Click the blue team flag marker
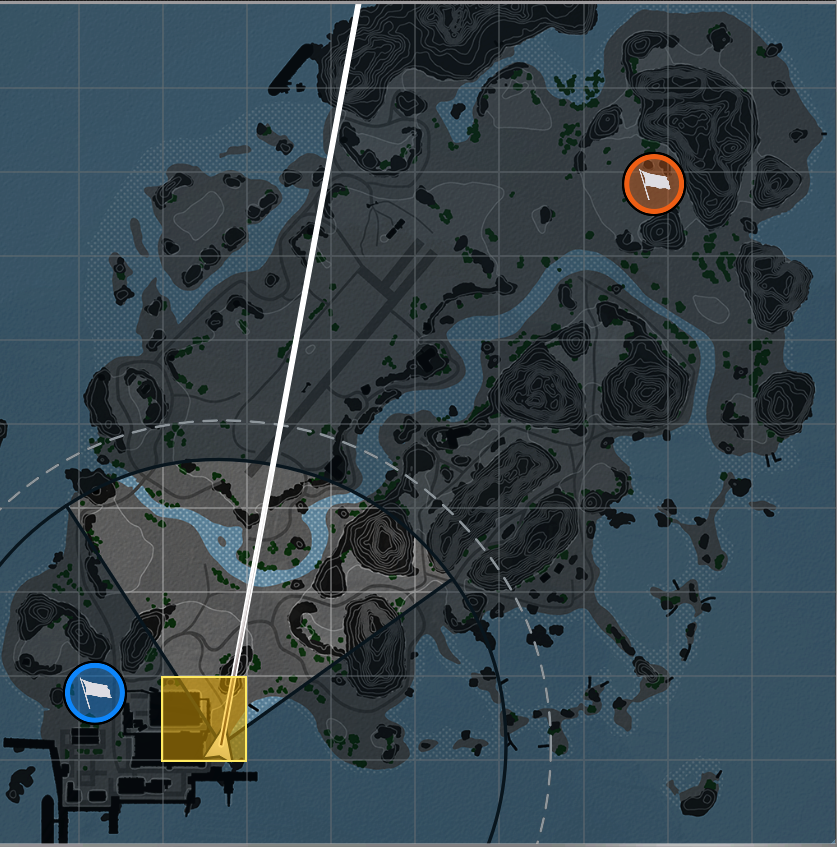 pos(95,692)
